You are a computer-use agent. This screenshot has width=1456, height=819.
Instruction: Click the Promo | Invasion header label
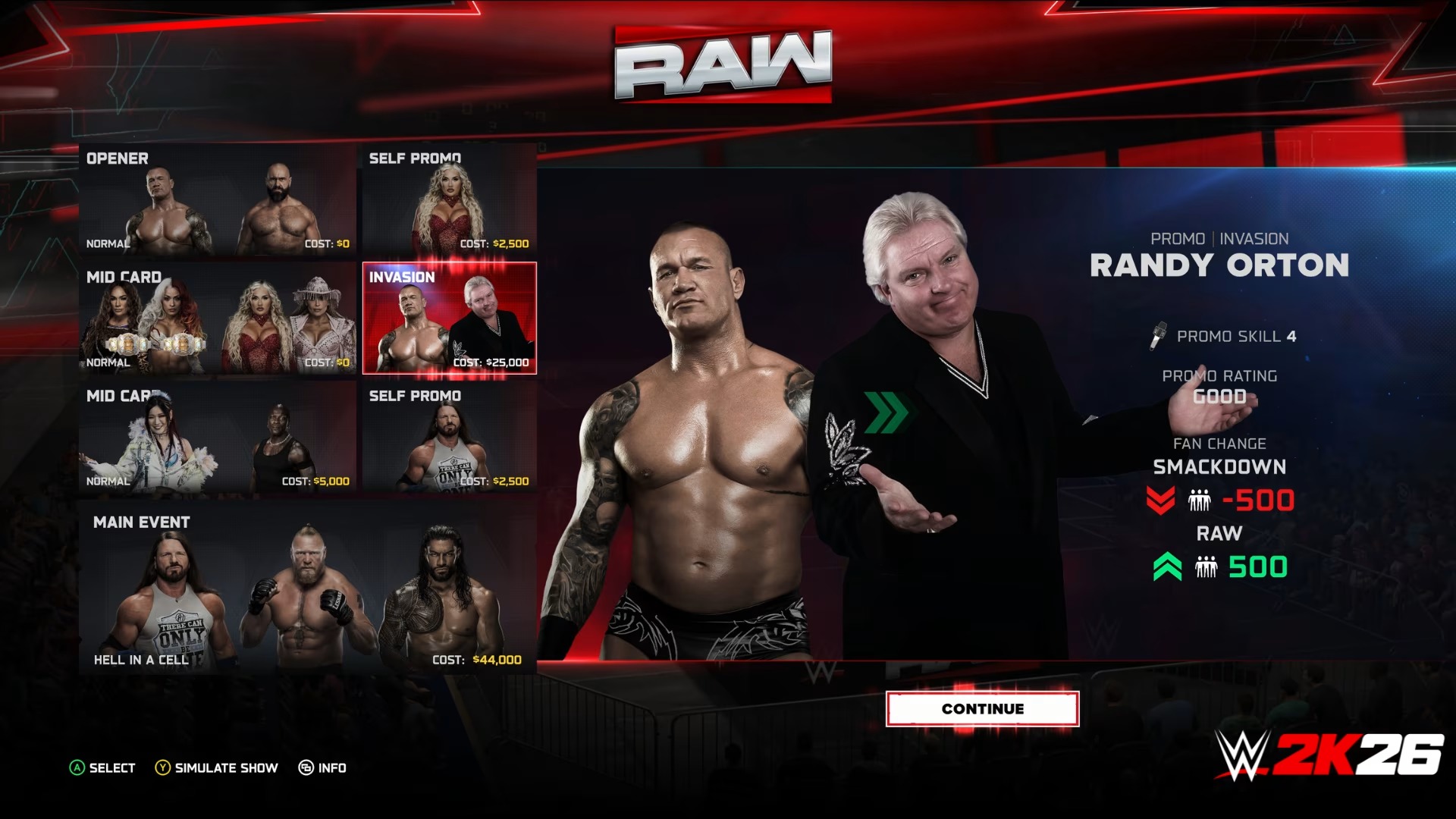[x=1219, y=237]
